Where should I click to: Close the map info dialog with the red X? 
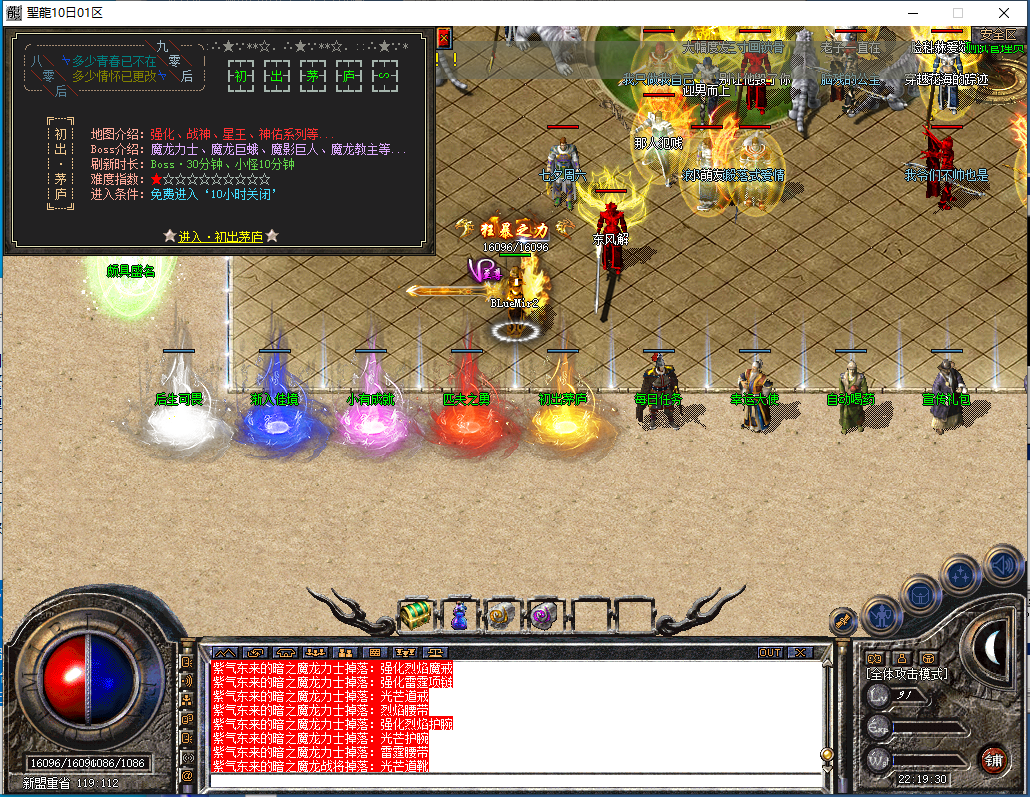(x=444, y=39)
